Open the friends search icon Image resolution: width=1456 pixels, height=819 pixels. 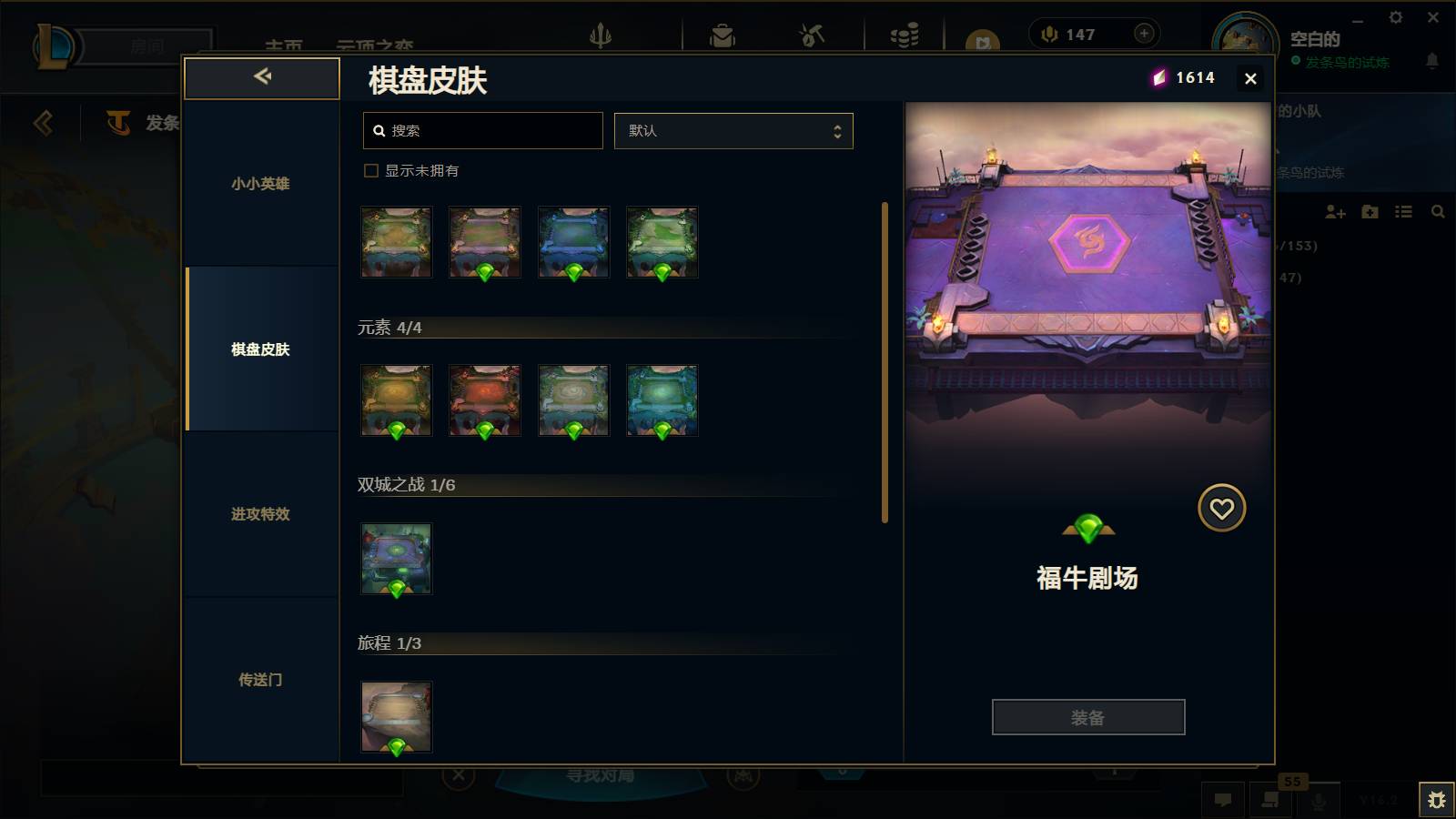[1439, 212]
